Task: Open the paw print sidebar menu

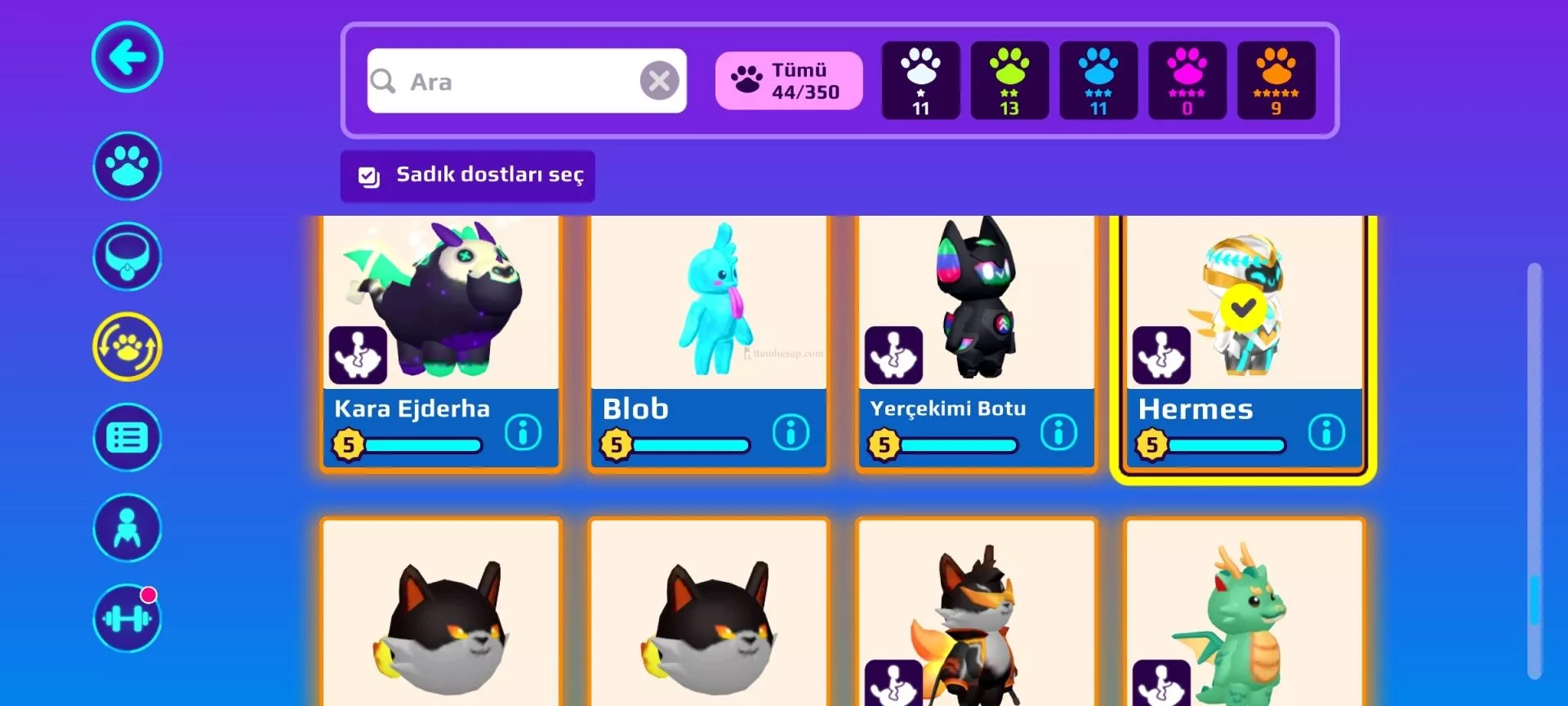Action: click(x=127, y=166)
